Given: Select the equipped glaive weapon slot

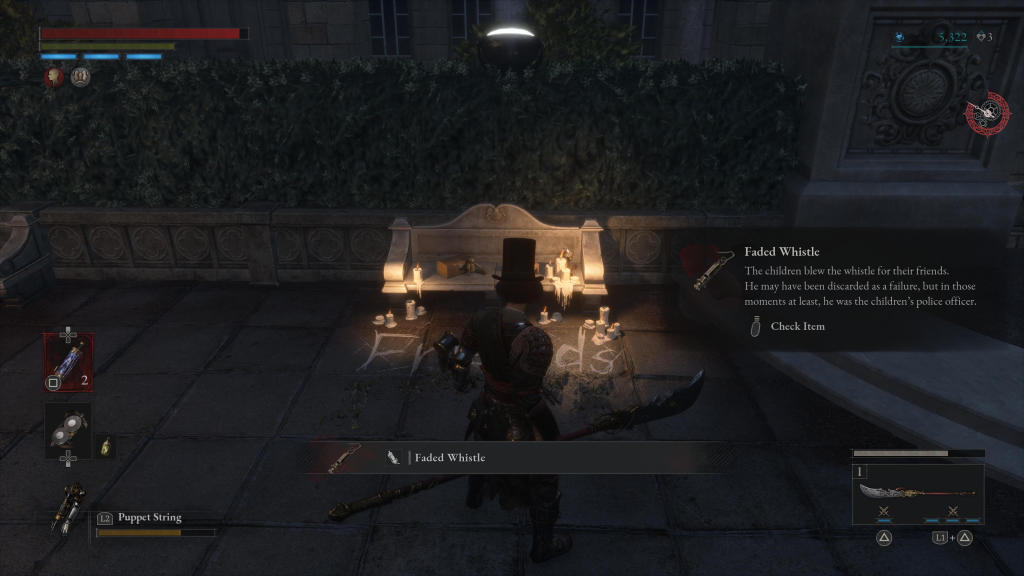Looking at the screenshot, I should tap(916, 493).
